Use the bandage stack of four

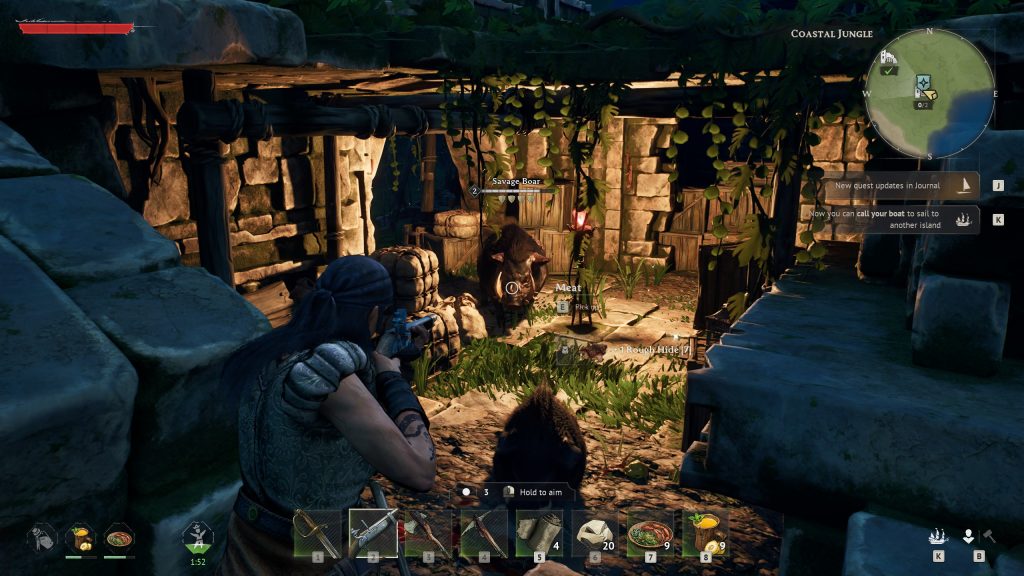pos(539,532)
